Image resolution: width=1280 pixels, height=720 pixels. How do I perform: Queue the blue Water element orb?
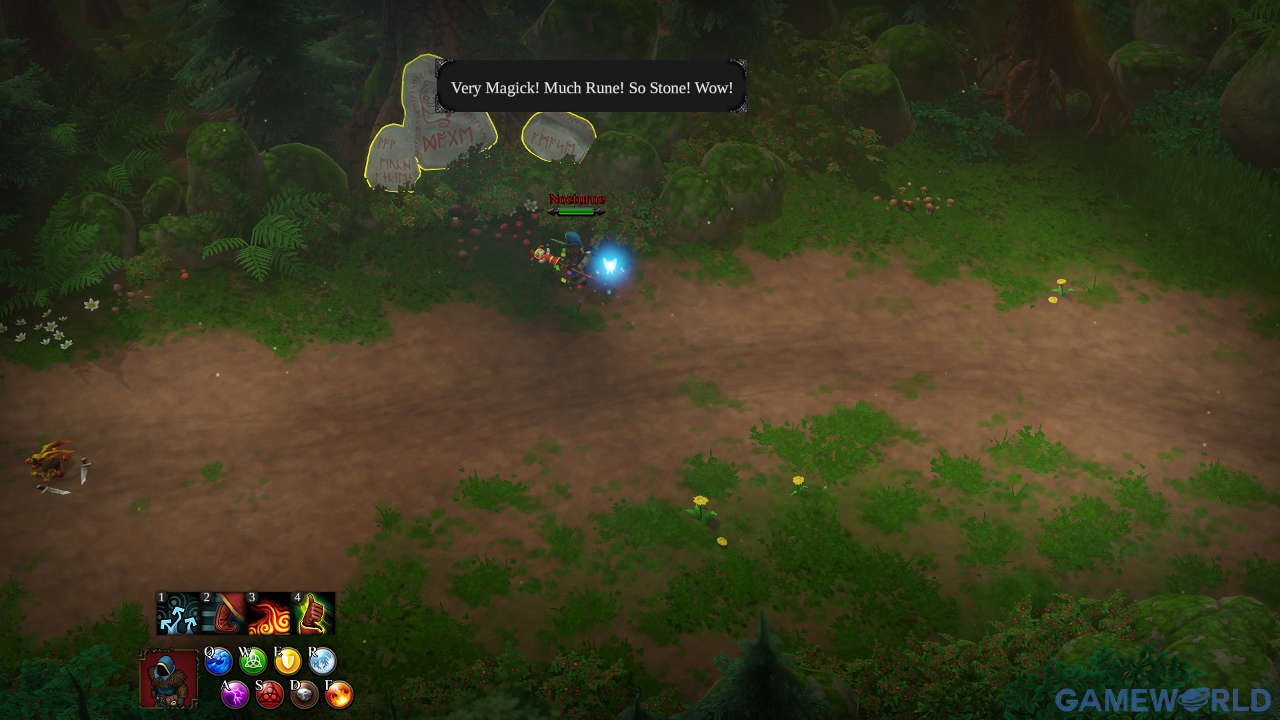pos(218,661)
